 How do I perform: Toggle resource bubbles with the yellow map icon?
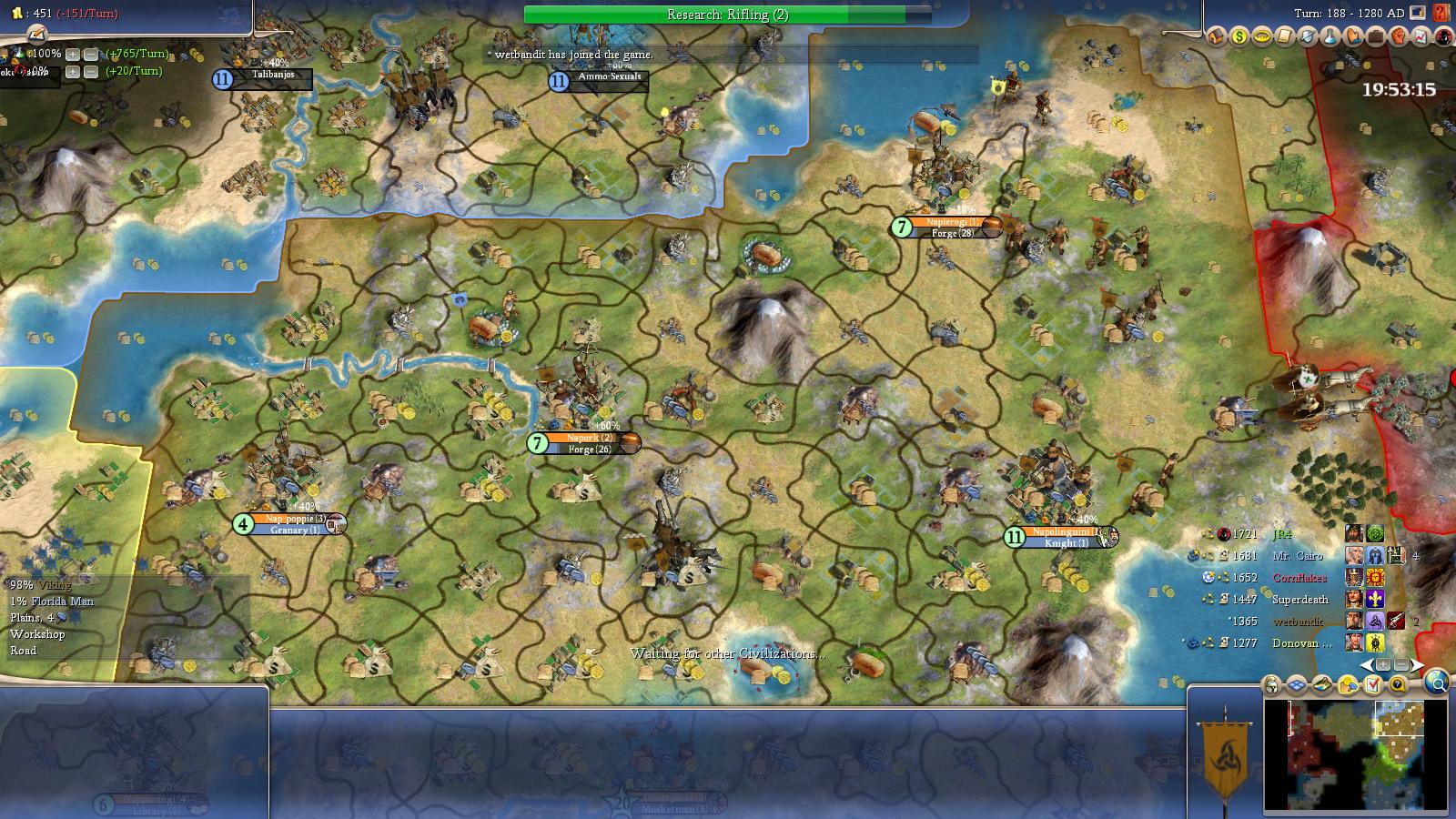[1349, 684]
